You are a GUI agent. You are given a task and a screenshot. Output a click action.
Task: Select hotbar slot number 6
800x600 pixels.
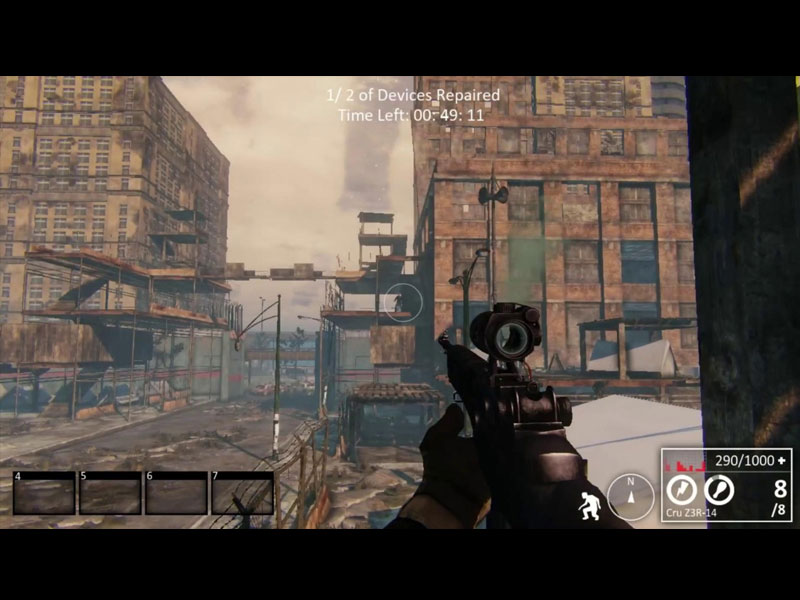coord(176,493)
